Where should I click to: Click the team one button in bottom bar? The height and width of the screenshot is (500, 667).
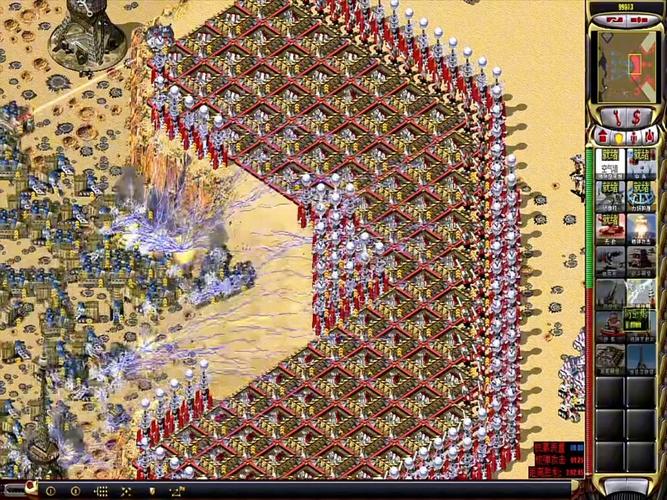pyautogui.click(x=50, y=491)
